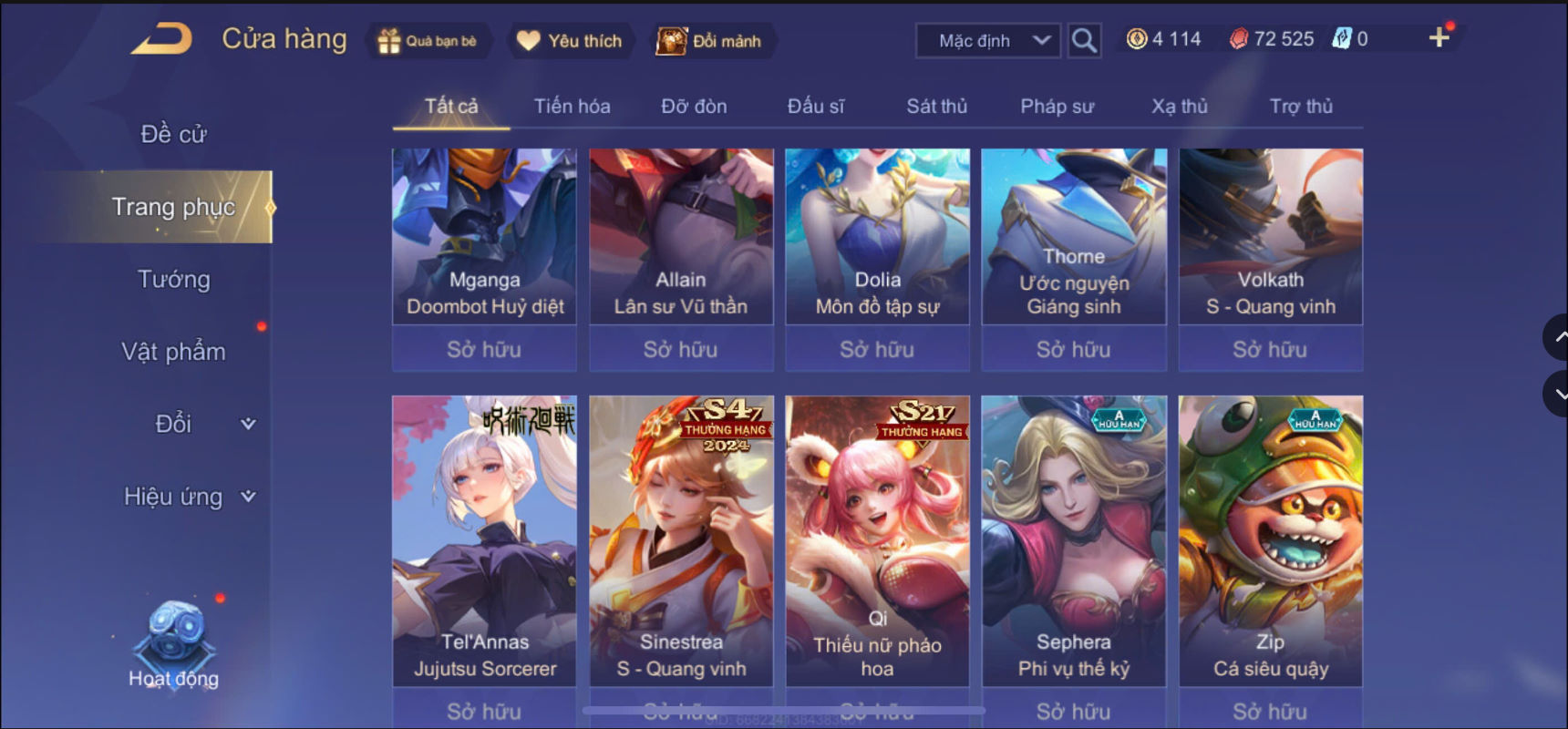The width and height of the screenshot is (1568, 729).
Task: Switch to the Xạ thủ tab
Action: 1179,106
